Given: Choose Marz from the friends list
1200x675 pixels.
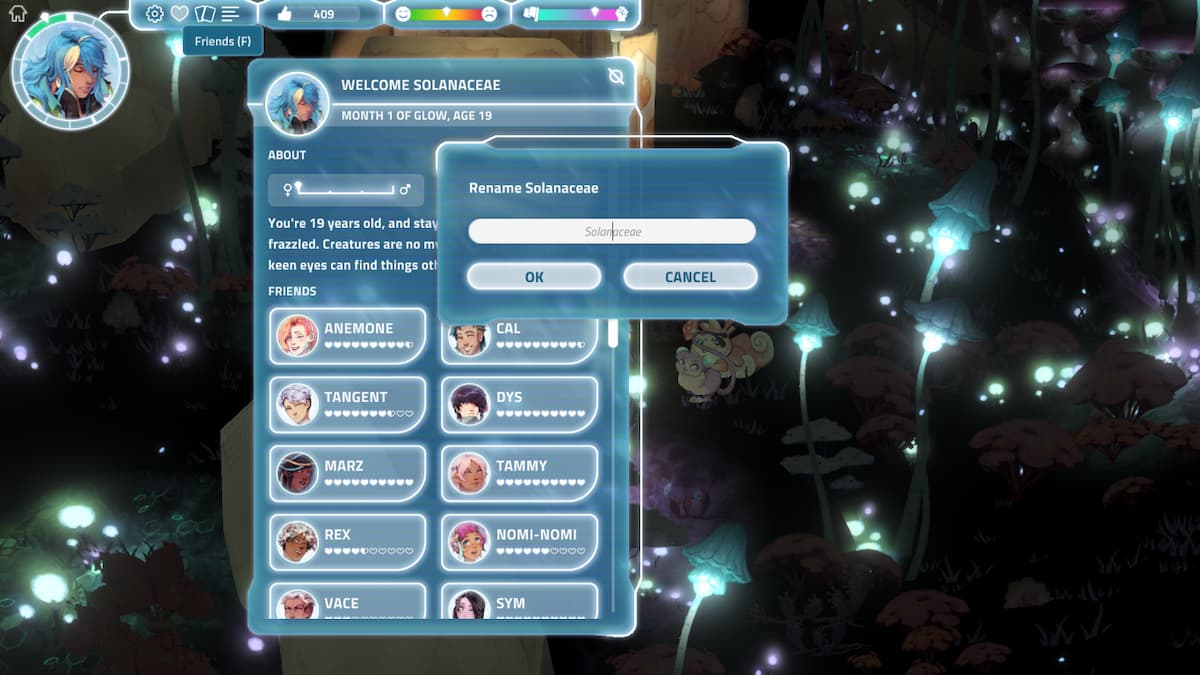Looking at the screenshot, I should tap(347, 473).
